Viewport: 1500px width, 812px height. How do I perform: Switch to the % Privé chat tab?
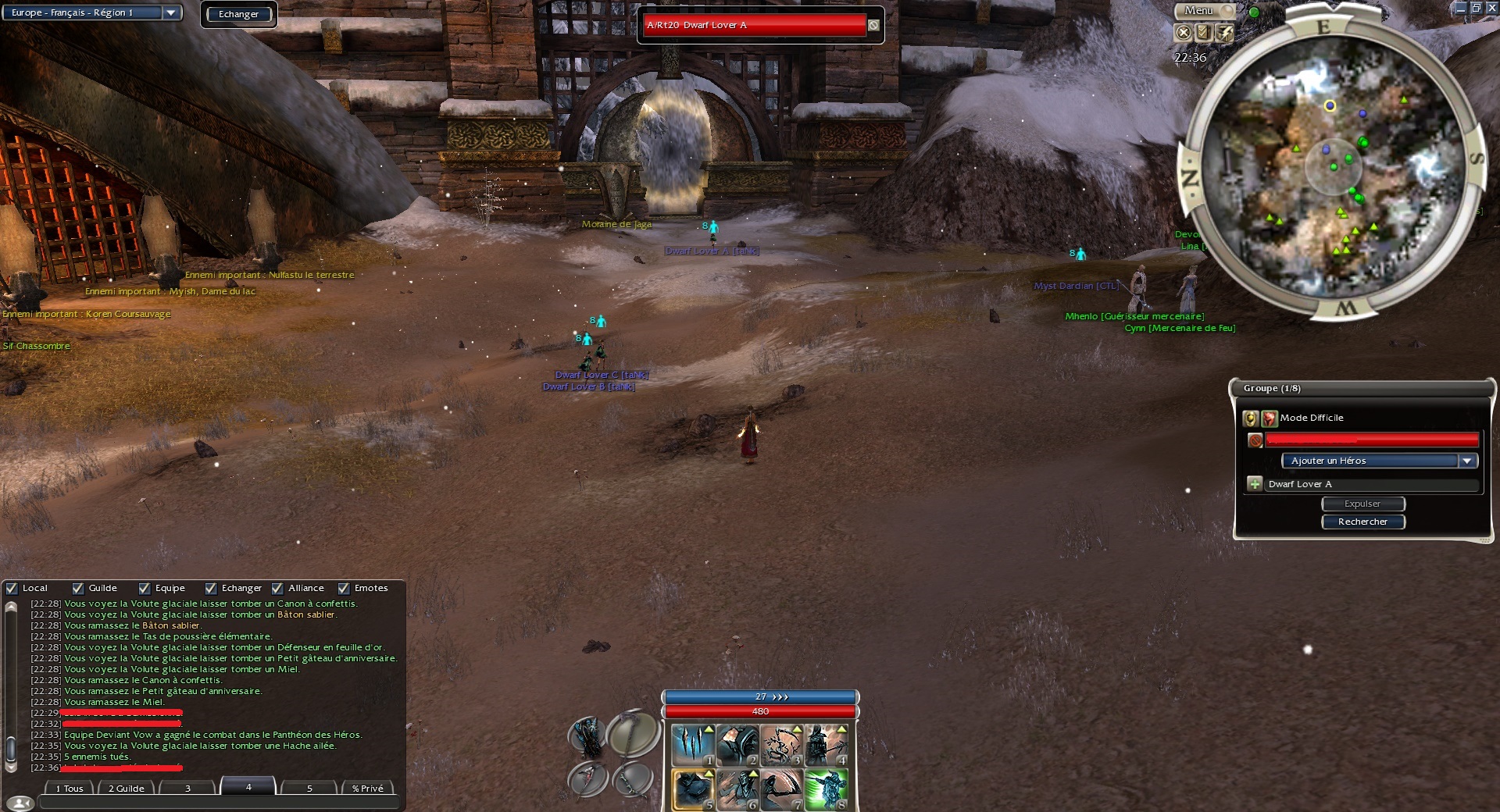pyautogui.click(x=367, y=789)
